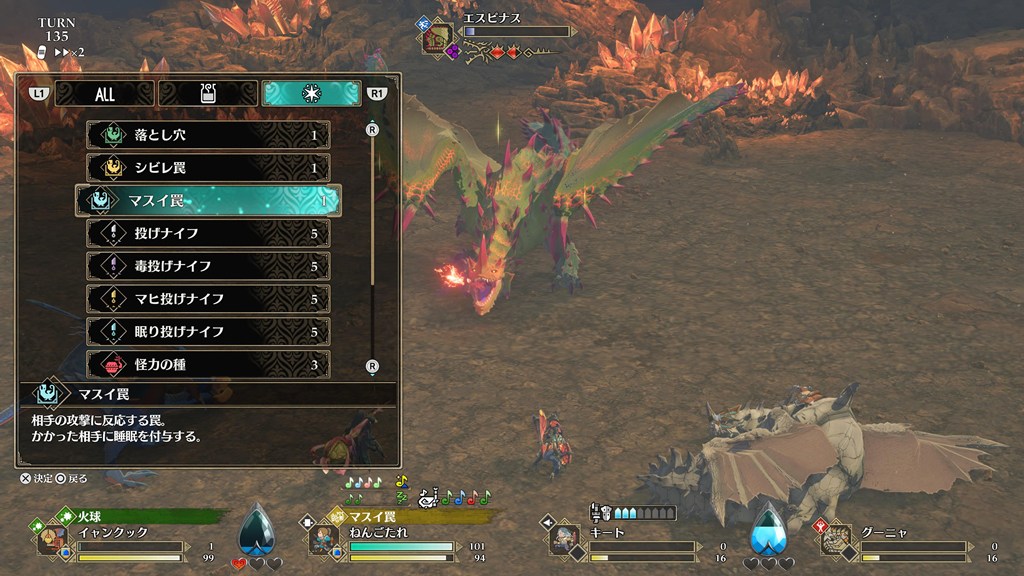Select the イャンクック monstie portrait

pos(53,539)
